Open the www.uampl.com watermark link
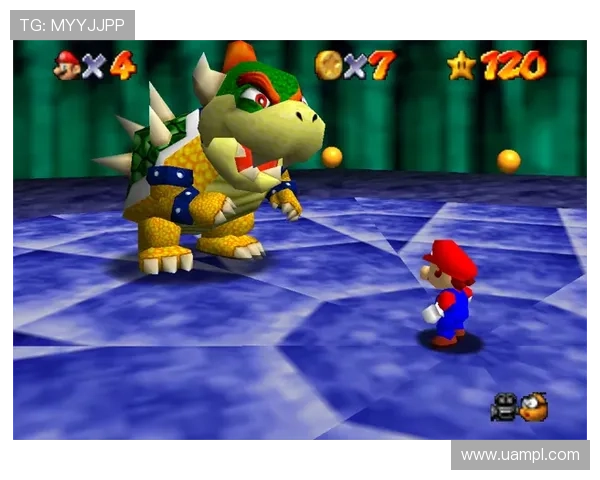600x480 pixels. click(519, 455)
